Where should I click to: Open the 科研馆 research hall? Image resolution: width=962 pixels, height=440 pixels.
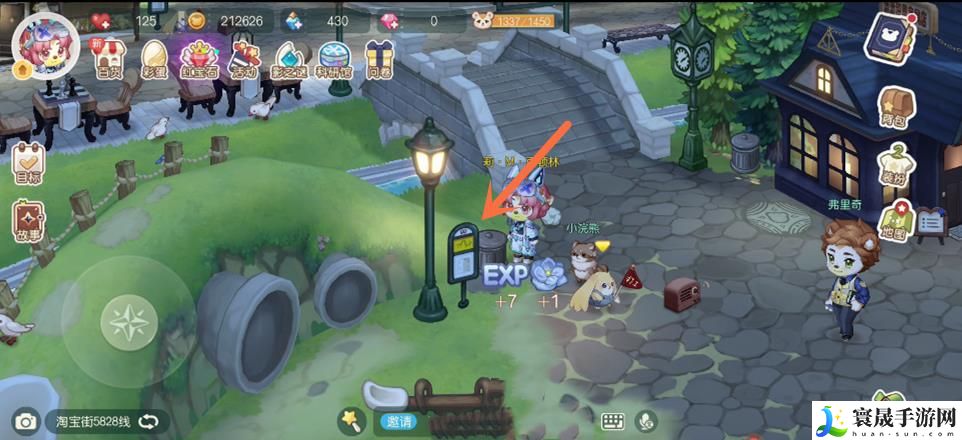pyautogui.click(x=335, y=58)
